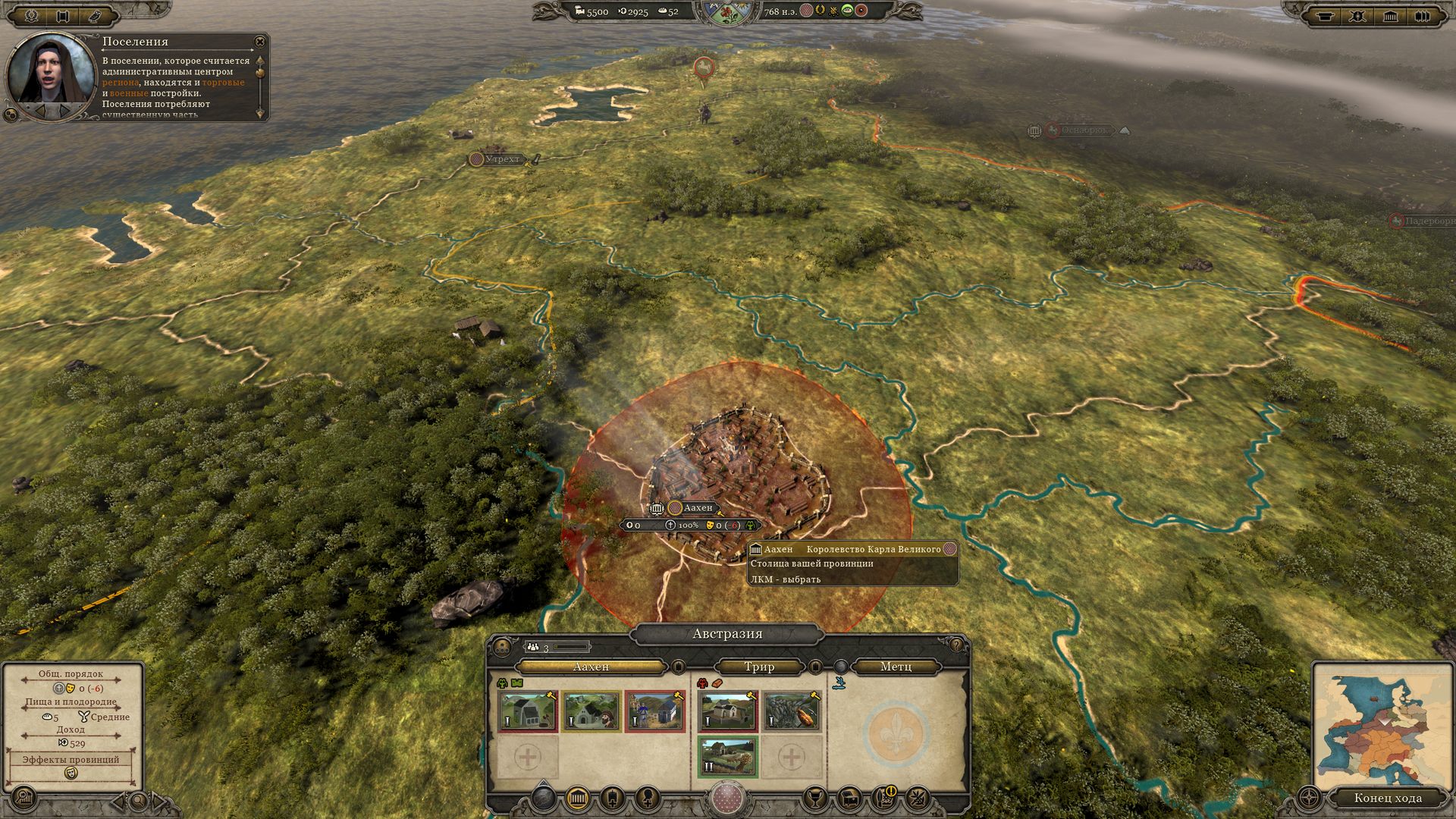The image size is (1456, 819).
Task: Show the next advisor message
Action: coord(67,111)
